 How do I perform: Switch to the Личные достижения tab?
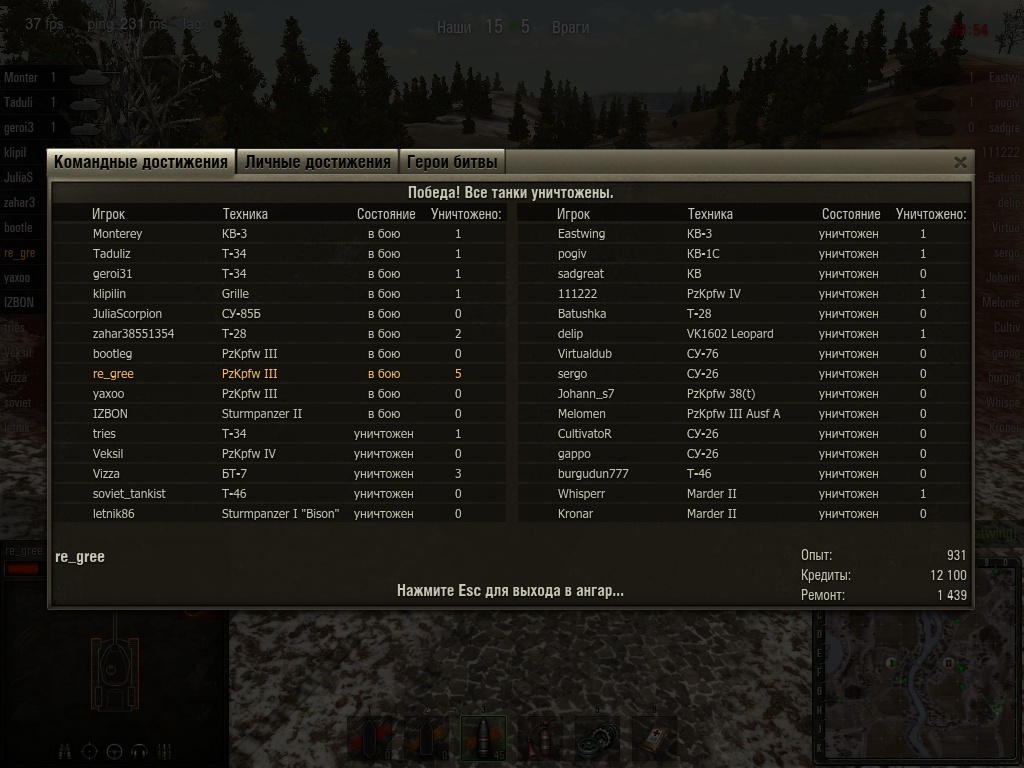point(317,162)
